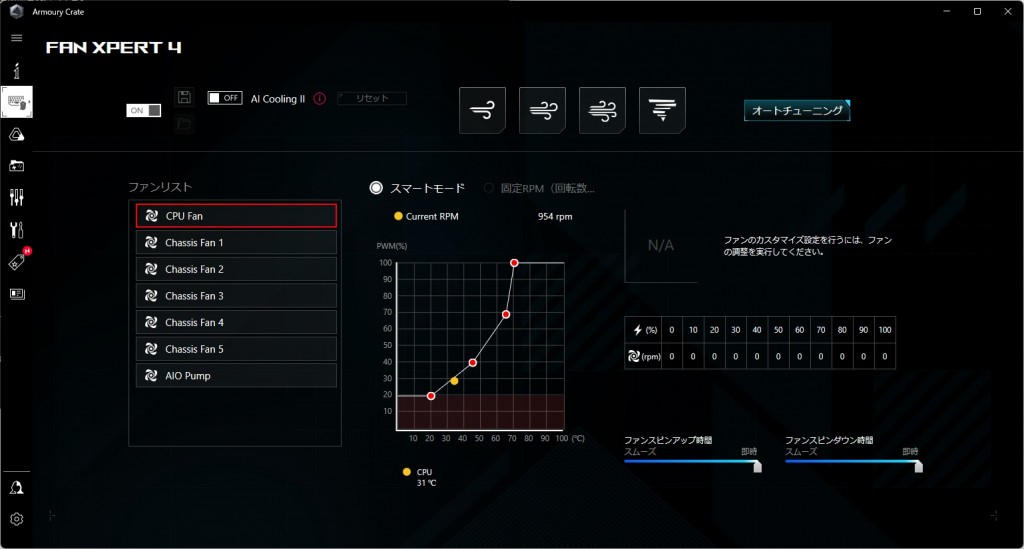This screenshot has height=549, width=1024.
Task: Select the Chassis Fan 5 row
Action: pyautogui.click(x=236, y=349)
